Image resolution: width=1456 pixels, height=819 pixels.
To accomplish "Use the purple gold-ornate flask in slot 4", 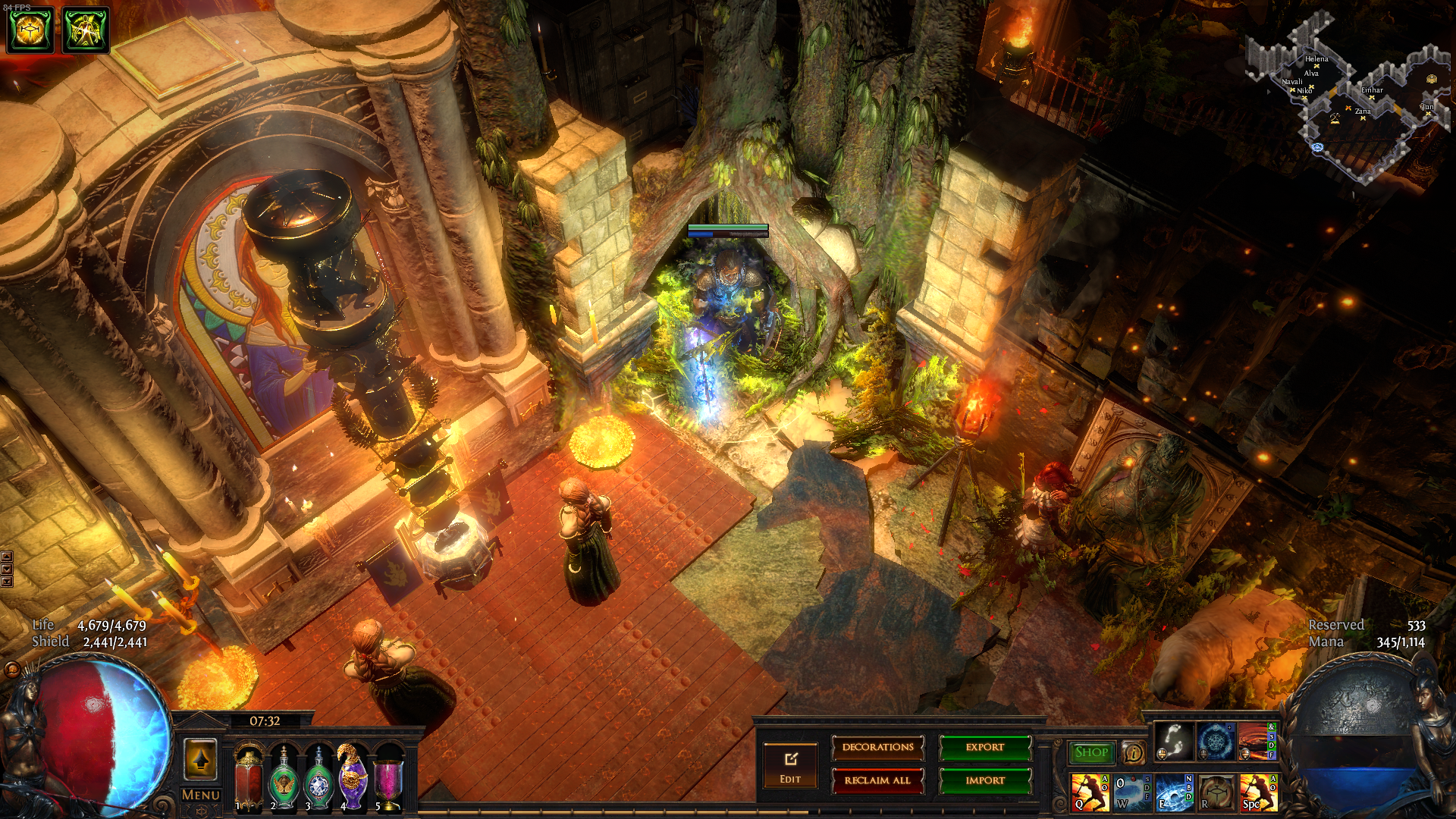I will pos(353,777).
